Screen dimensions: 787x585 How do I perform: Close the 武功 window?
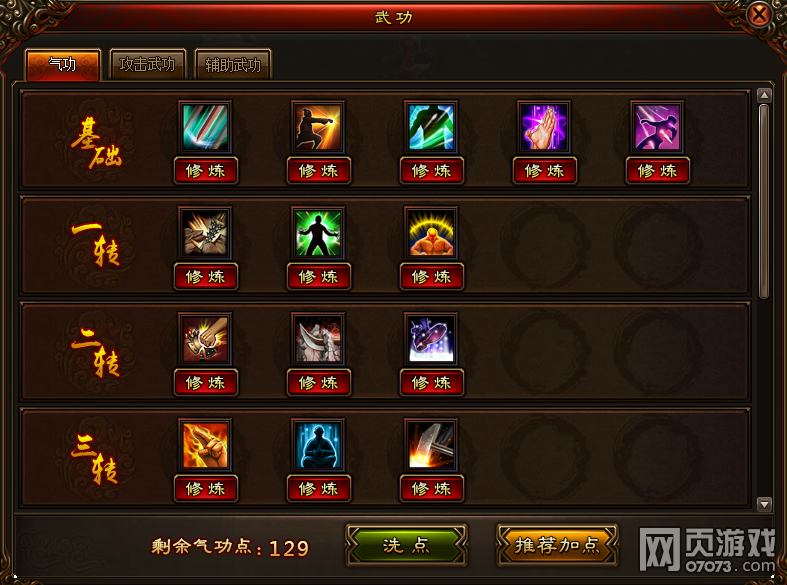click(760, 15)
